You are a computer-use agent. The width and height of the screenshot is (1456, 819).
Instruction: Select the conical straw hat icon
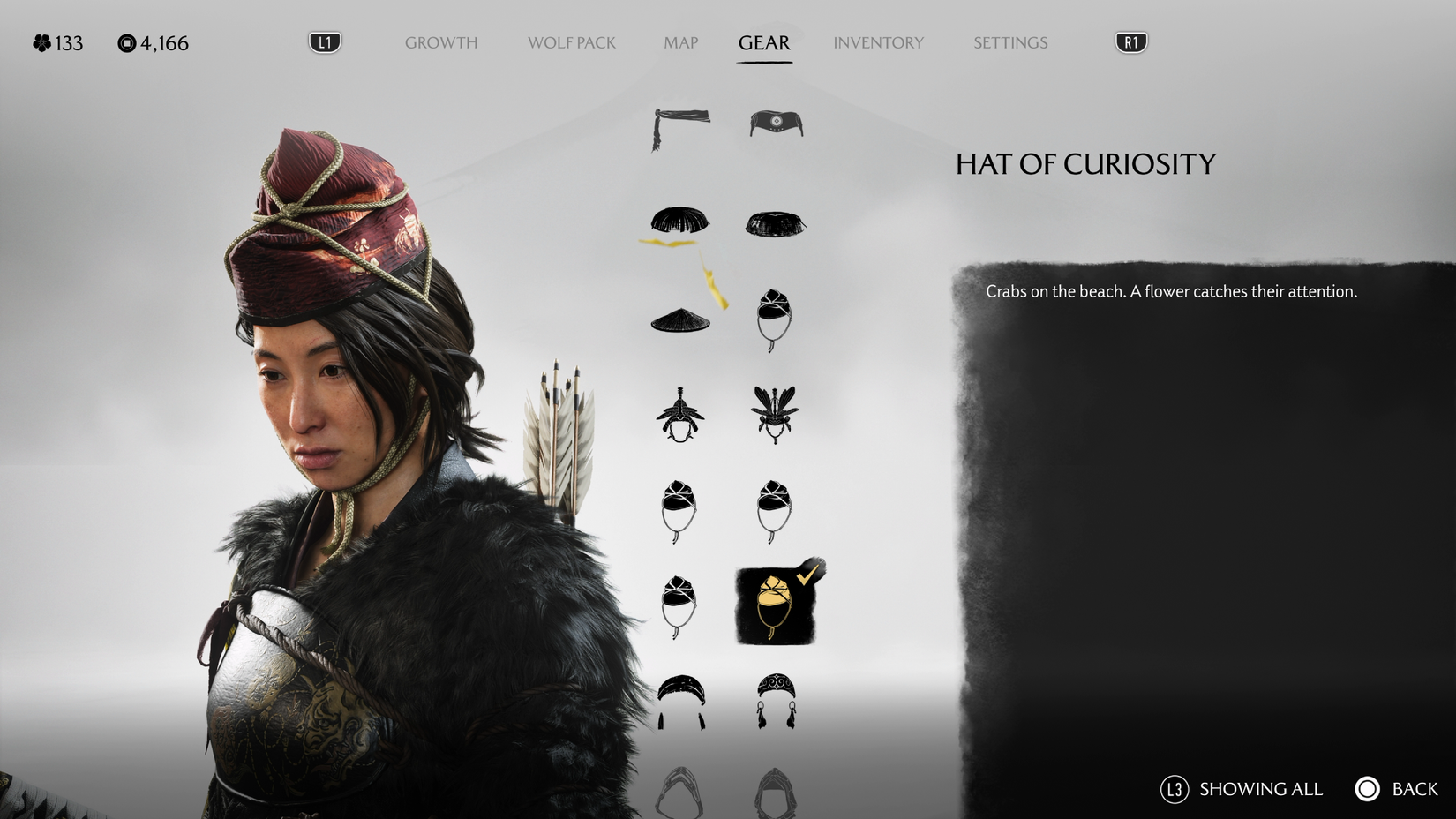[679, 318]
